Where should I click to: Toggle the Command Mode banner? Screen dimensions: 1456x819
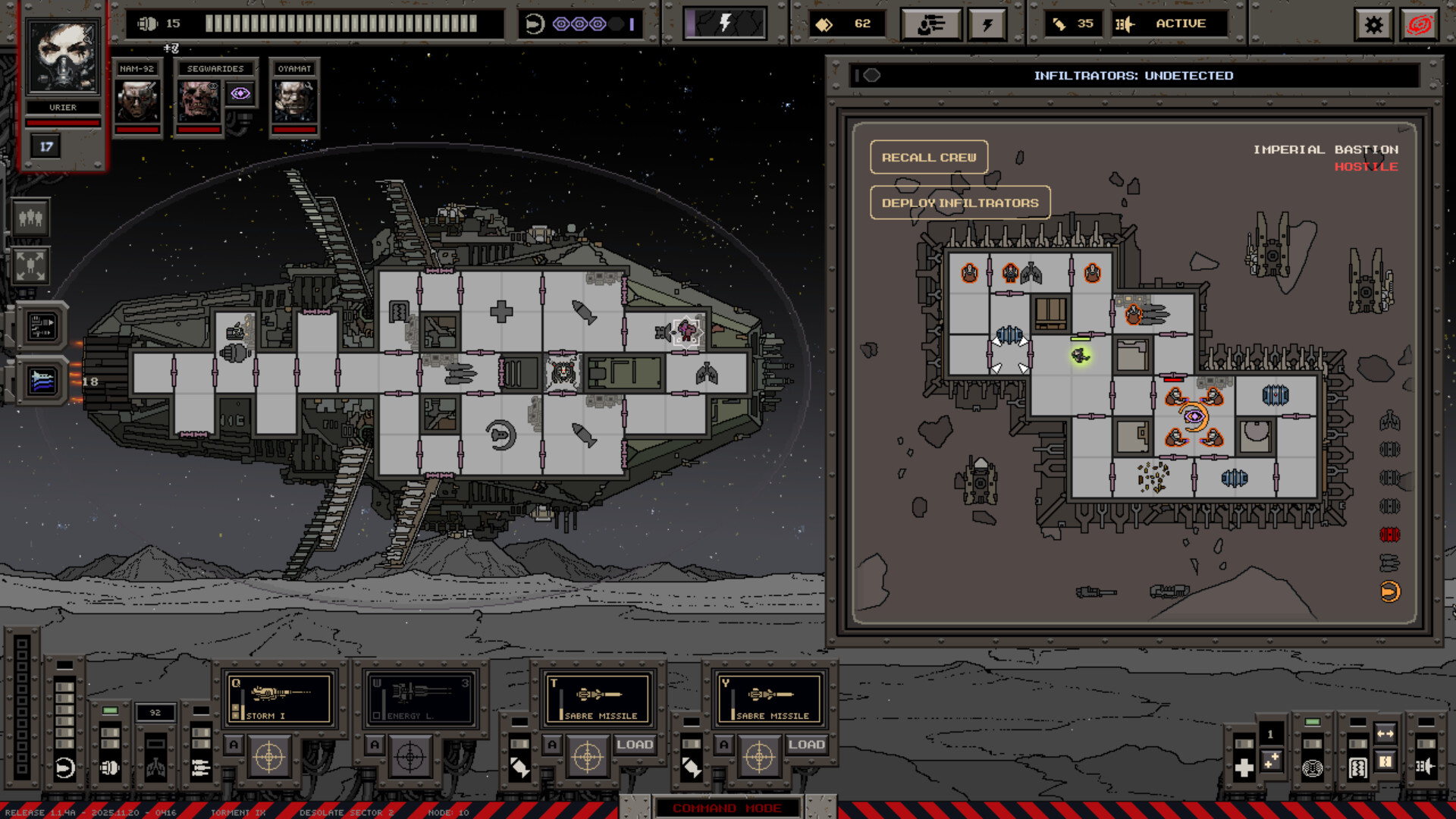tap(726, 808)
